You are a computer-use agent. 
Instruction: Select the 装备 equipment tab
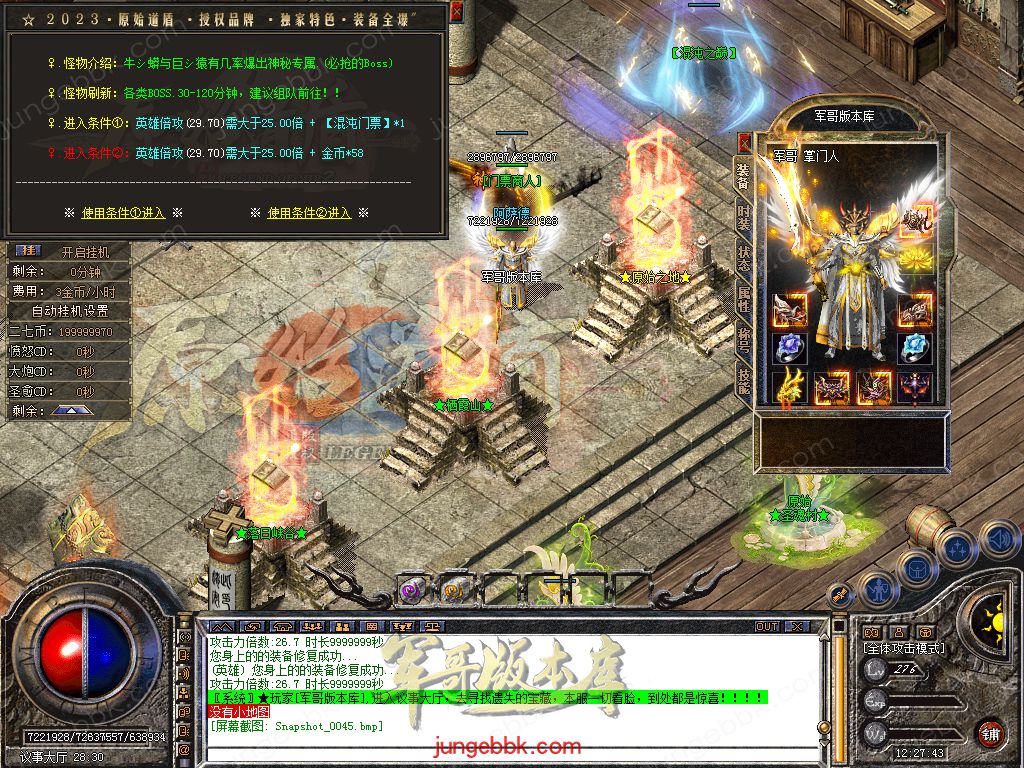(x=743, y=177)
